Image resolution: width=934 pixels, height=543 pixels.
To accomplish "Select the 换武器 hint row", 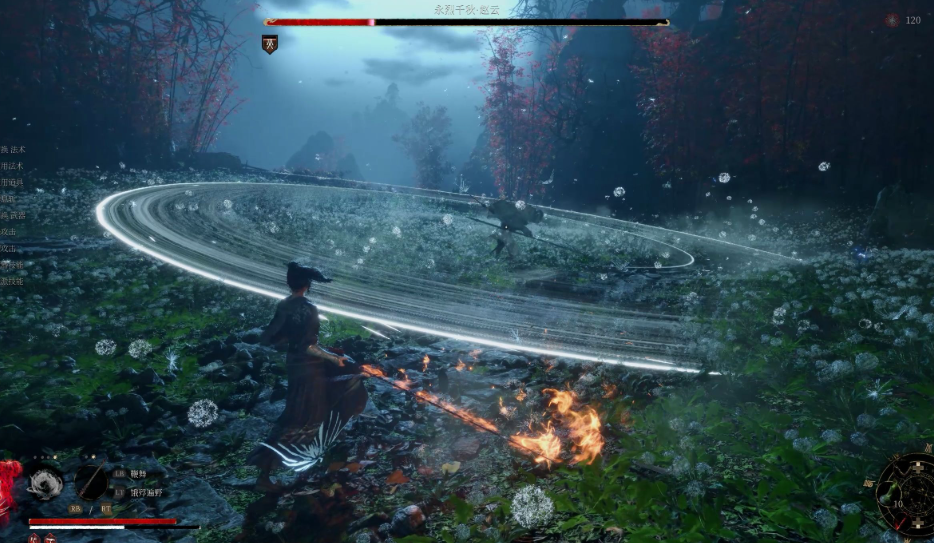I will coord(12,215).
